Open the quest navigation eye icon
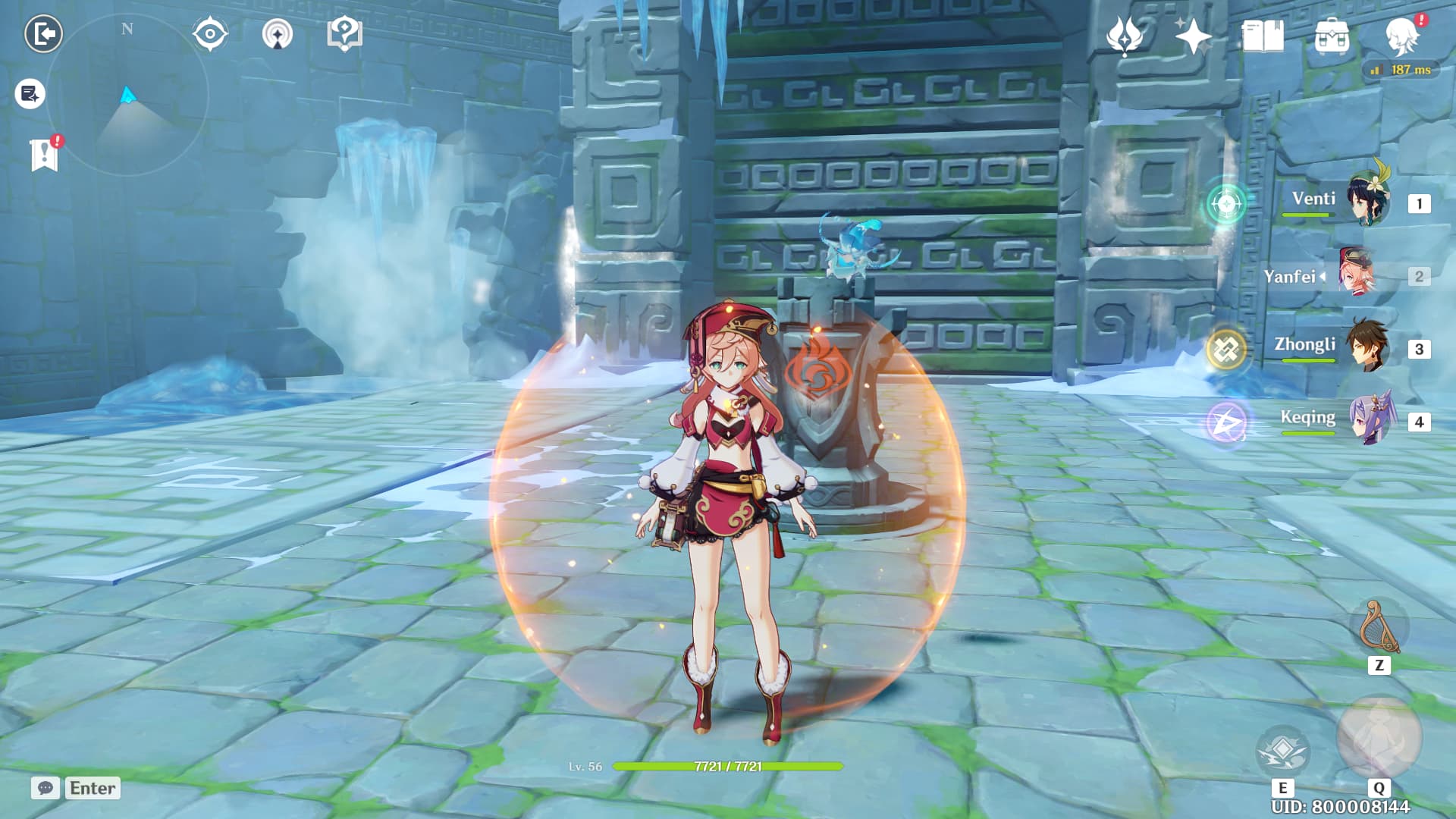The height and width of the screenshot is (819, 1456). click(210, 34)
